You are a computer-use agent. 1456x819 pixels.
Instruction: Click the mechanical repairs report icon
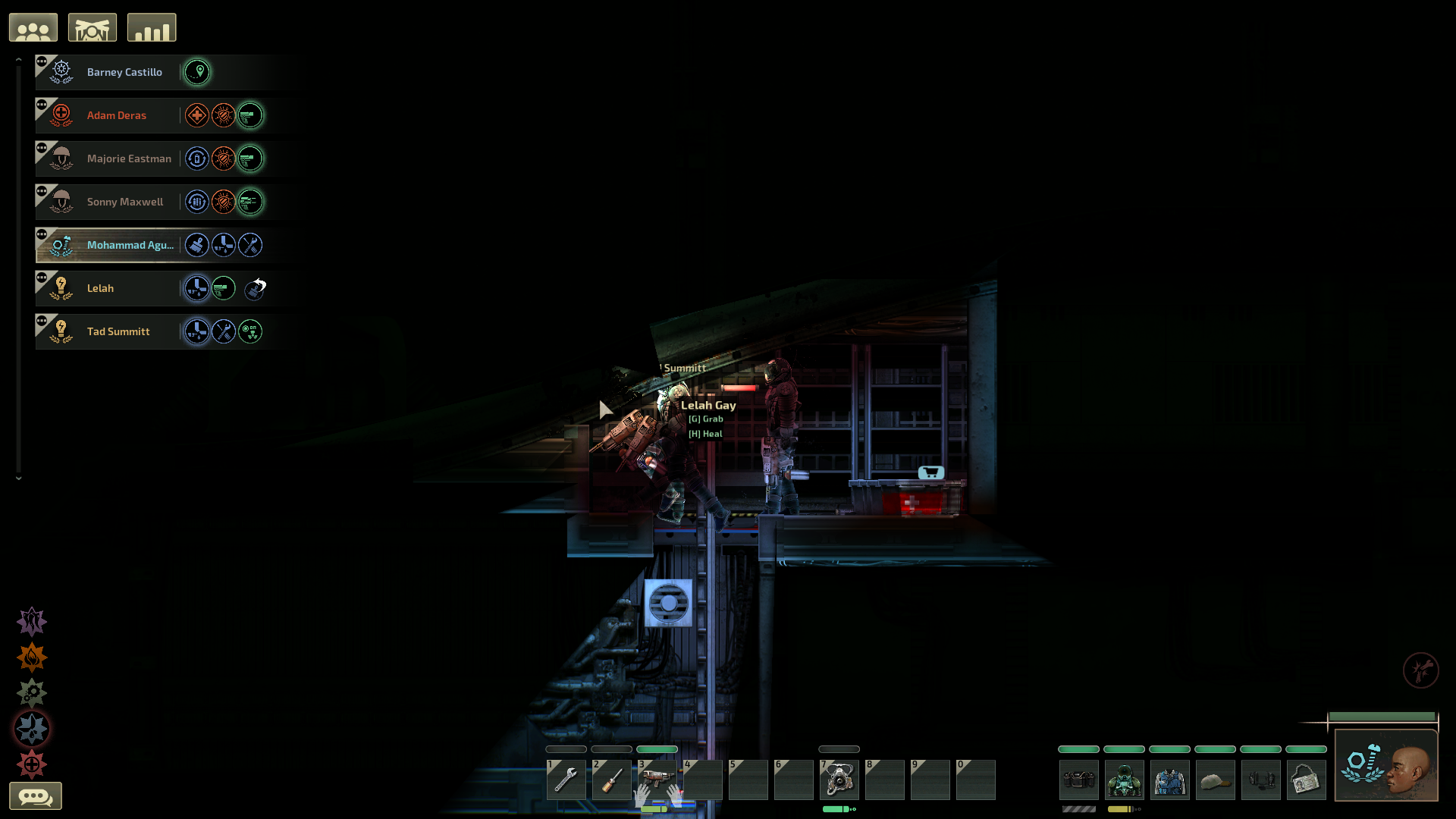click(31, 692)
